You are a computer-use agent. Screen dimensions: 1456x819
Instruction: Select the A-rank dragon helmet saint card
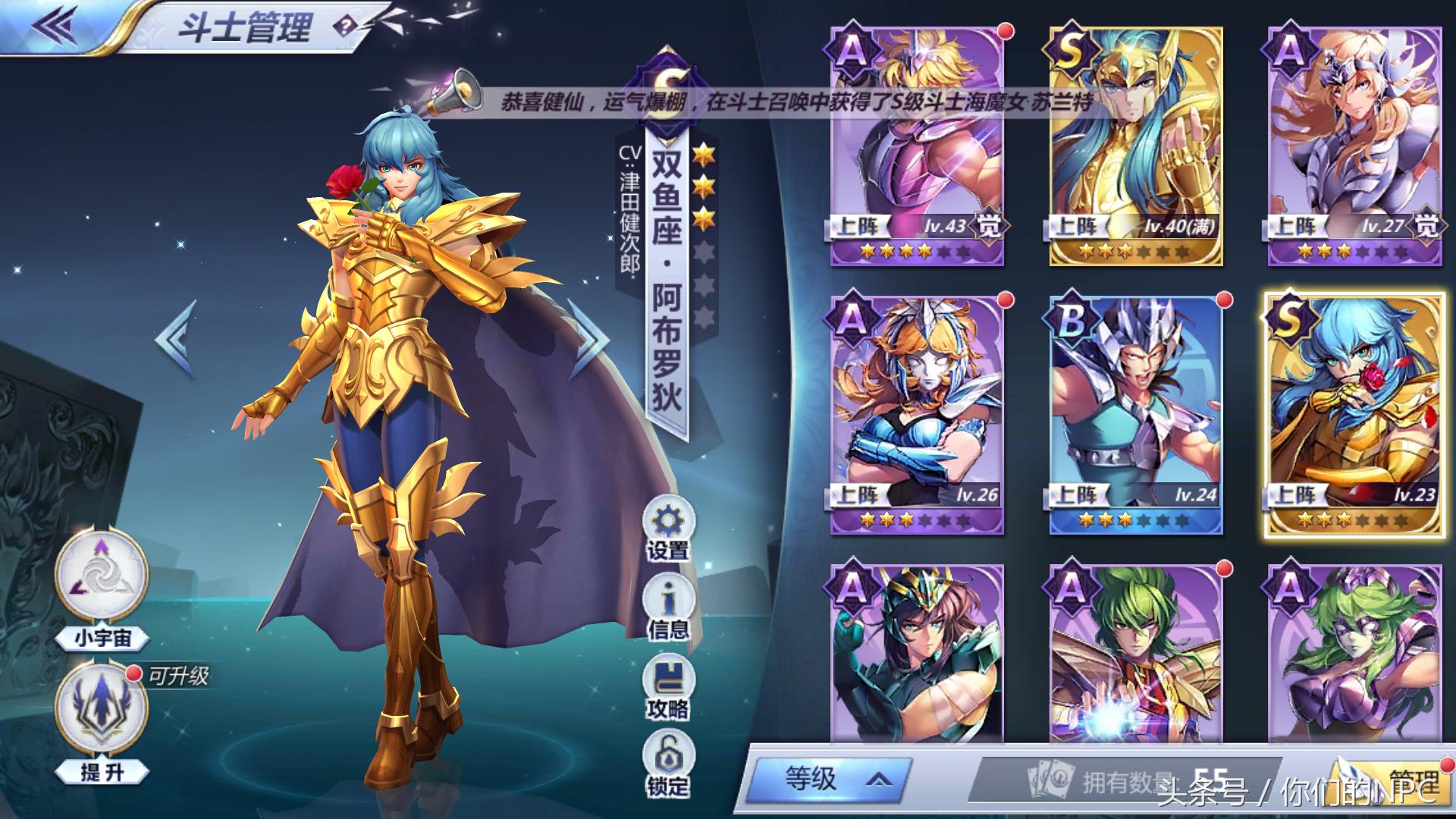click(x=918, y=656)
